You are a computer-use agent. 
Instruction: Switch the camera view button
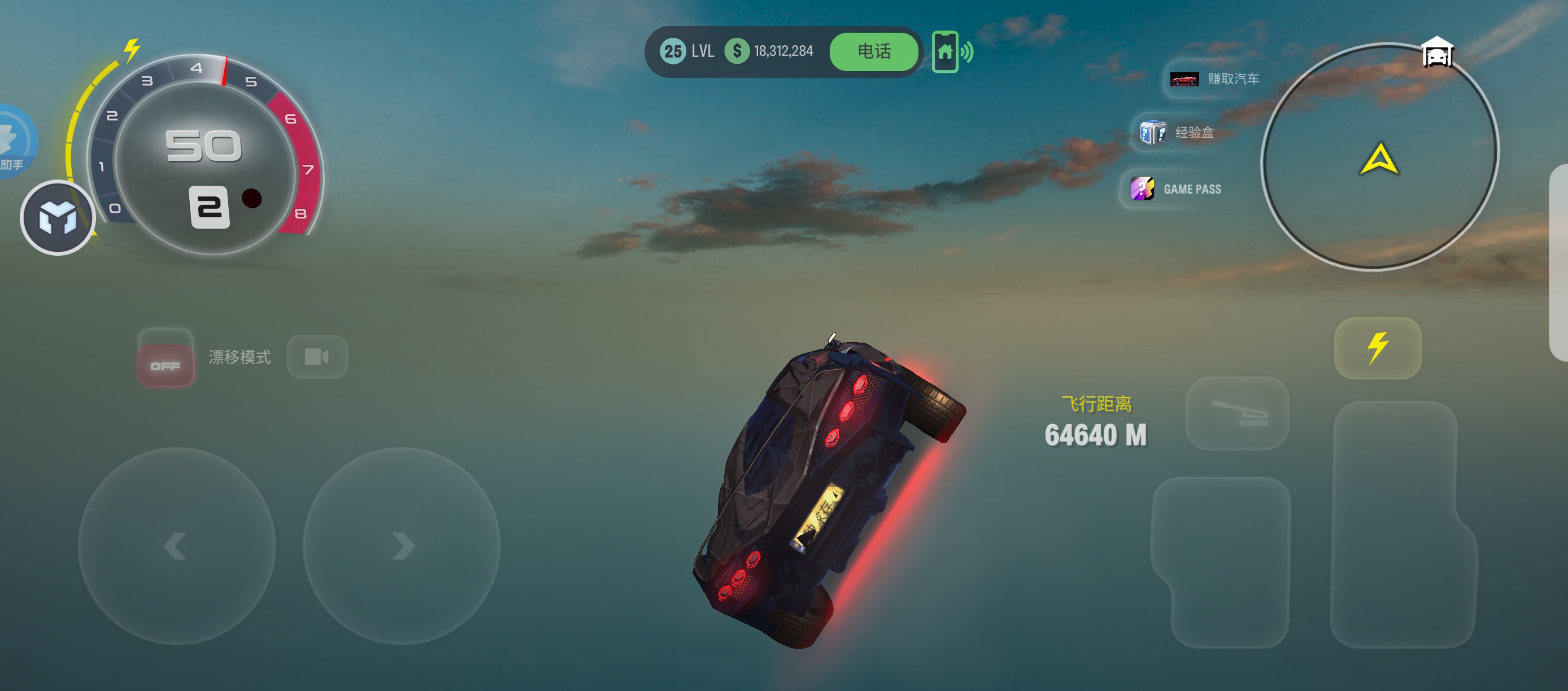(317, 356)
